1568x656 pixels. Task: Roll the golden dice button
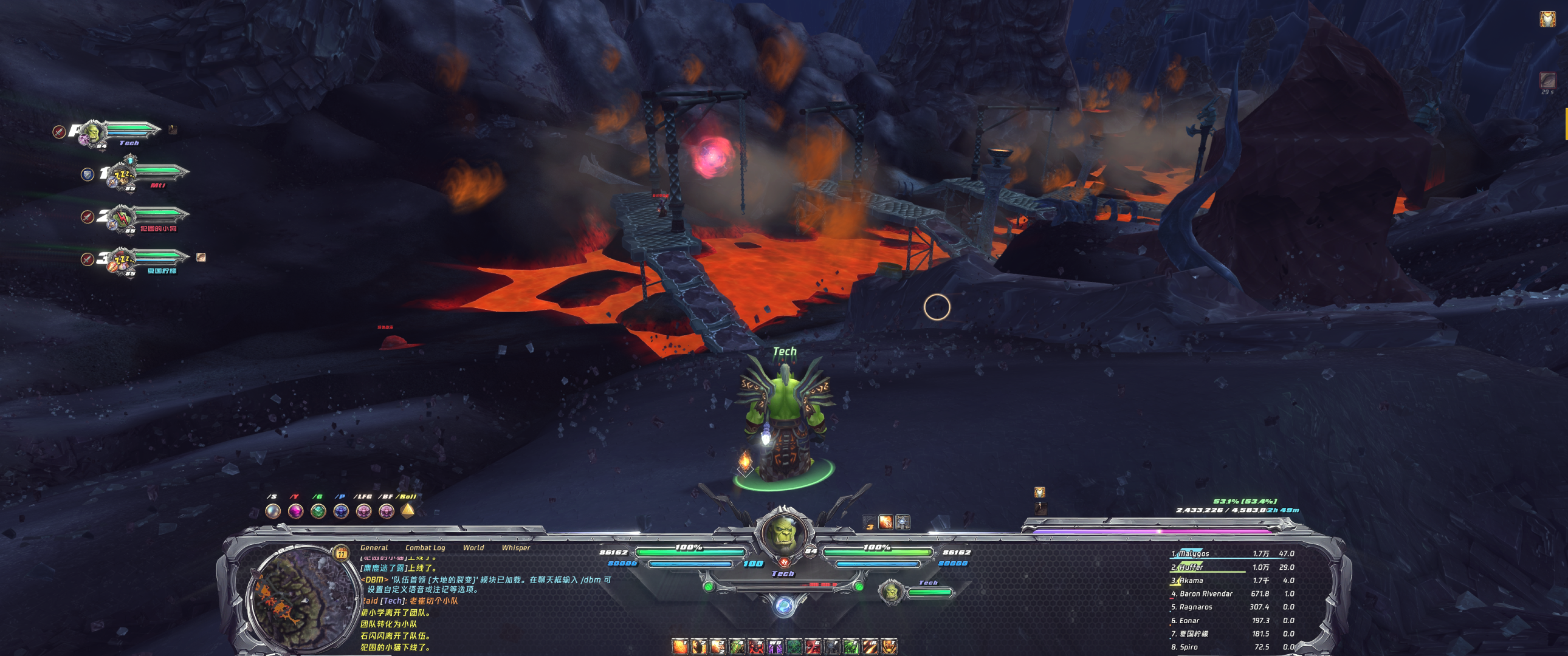pos(408,510)
